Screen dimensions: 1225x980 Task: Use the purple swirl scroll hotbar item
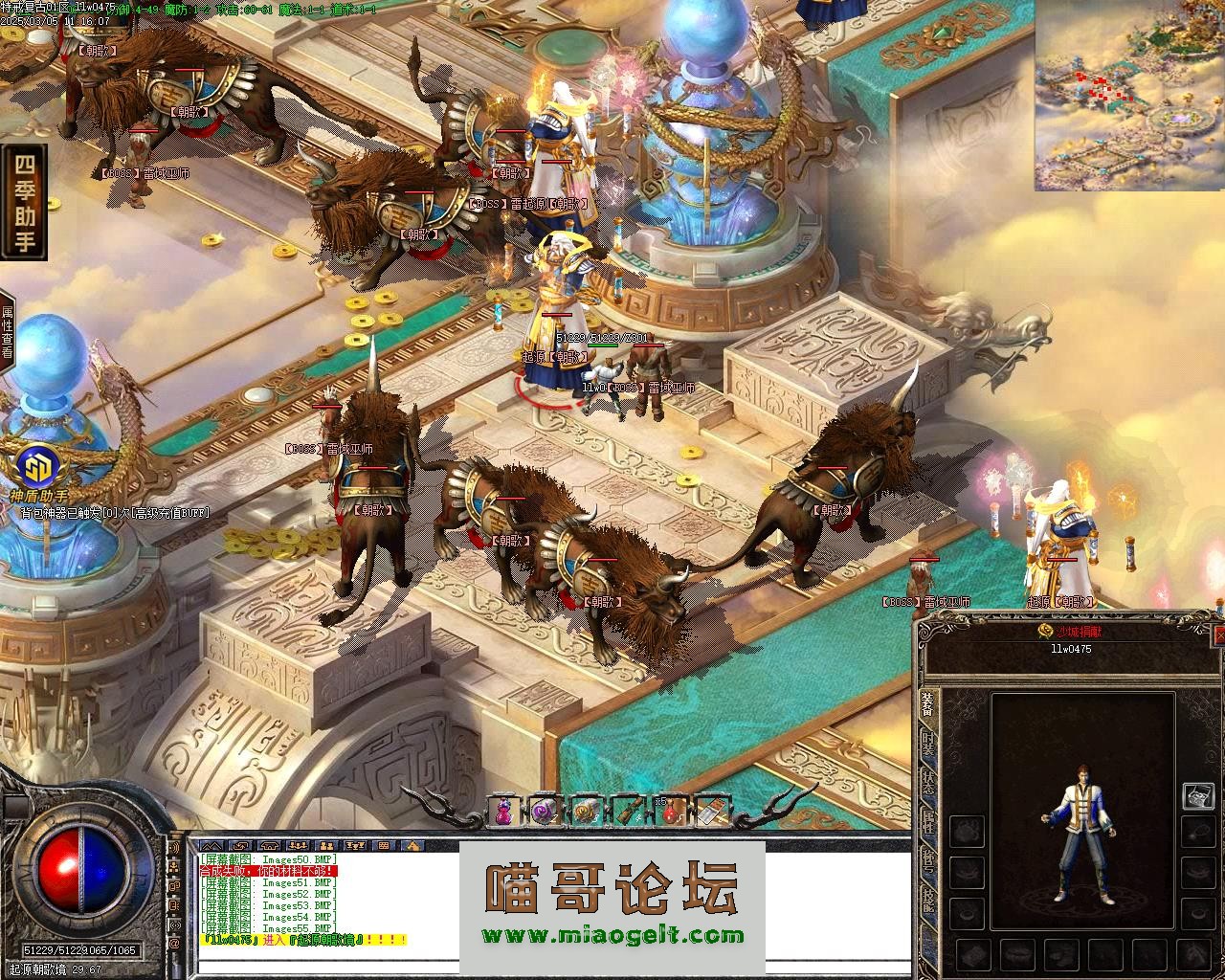(x=546, y=812)
